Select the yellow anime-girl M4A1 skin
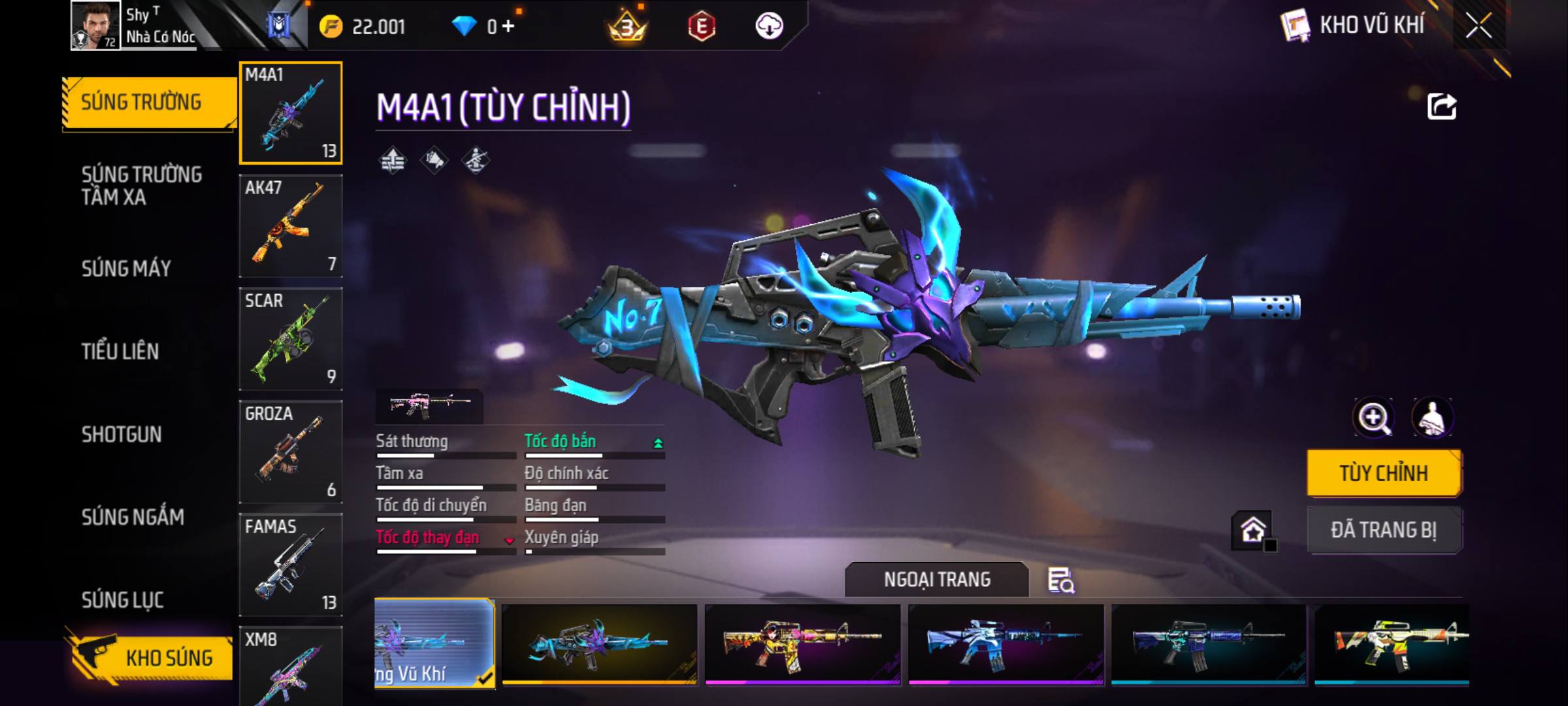The height and width of the screenshot is (706, 1568). coord(802,643)
